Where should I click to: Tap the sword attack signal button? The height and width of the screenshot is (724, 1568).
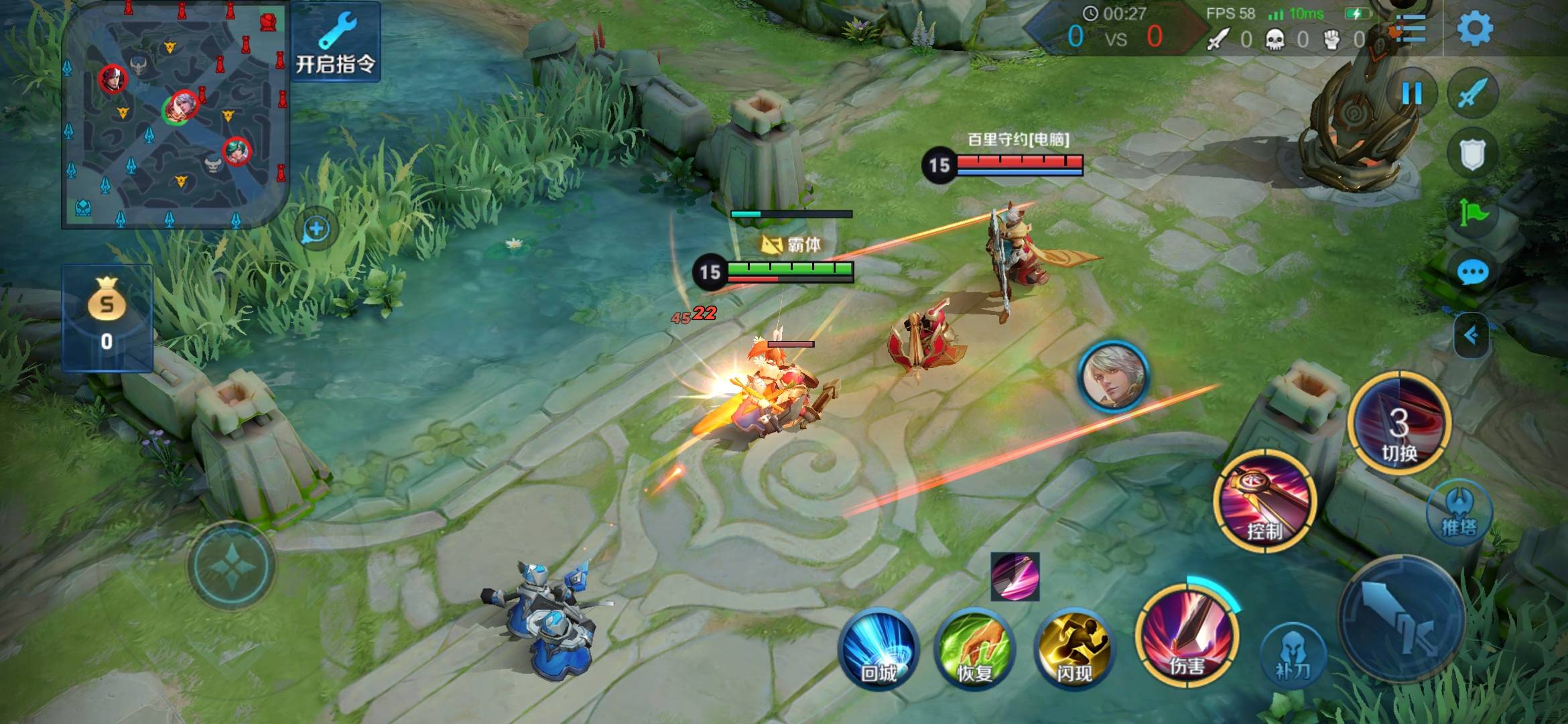click(x=1472, y=94)
